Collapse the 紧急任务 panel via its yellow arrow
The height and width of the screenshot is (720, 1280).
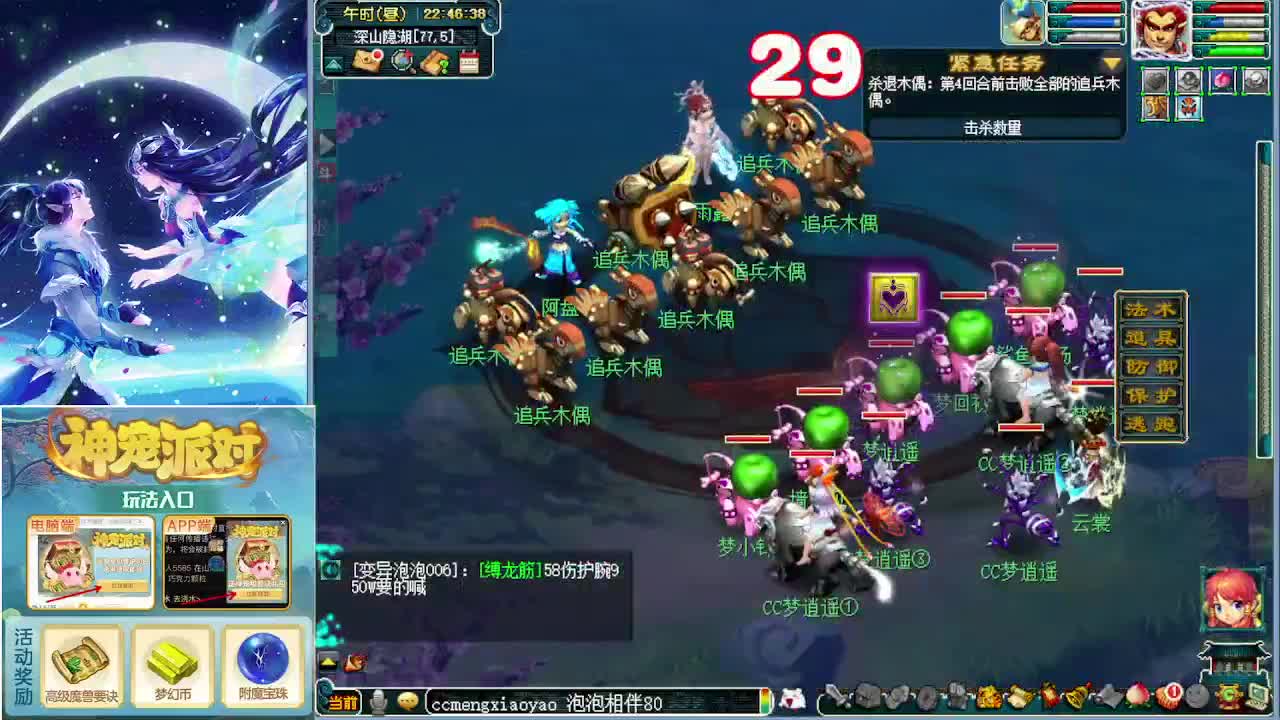pos(1111,63)
